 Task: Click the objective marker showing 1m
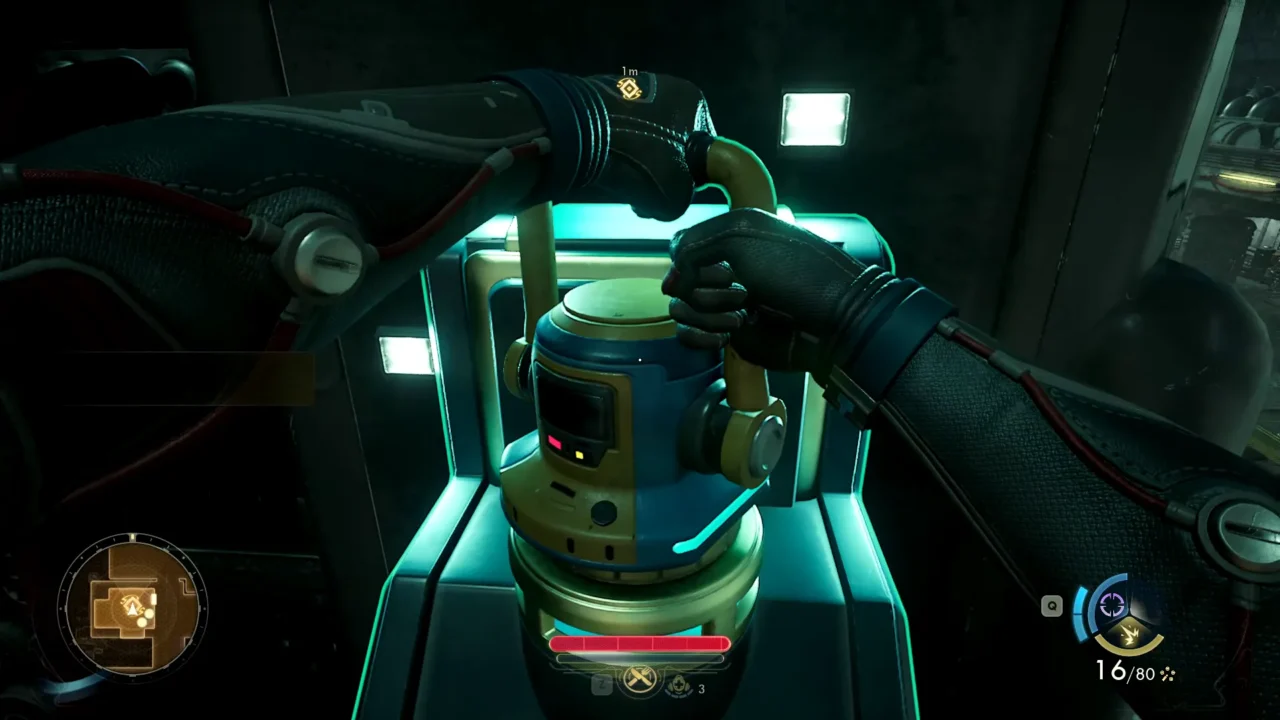pyautogui.click(x=629, y=88)
